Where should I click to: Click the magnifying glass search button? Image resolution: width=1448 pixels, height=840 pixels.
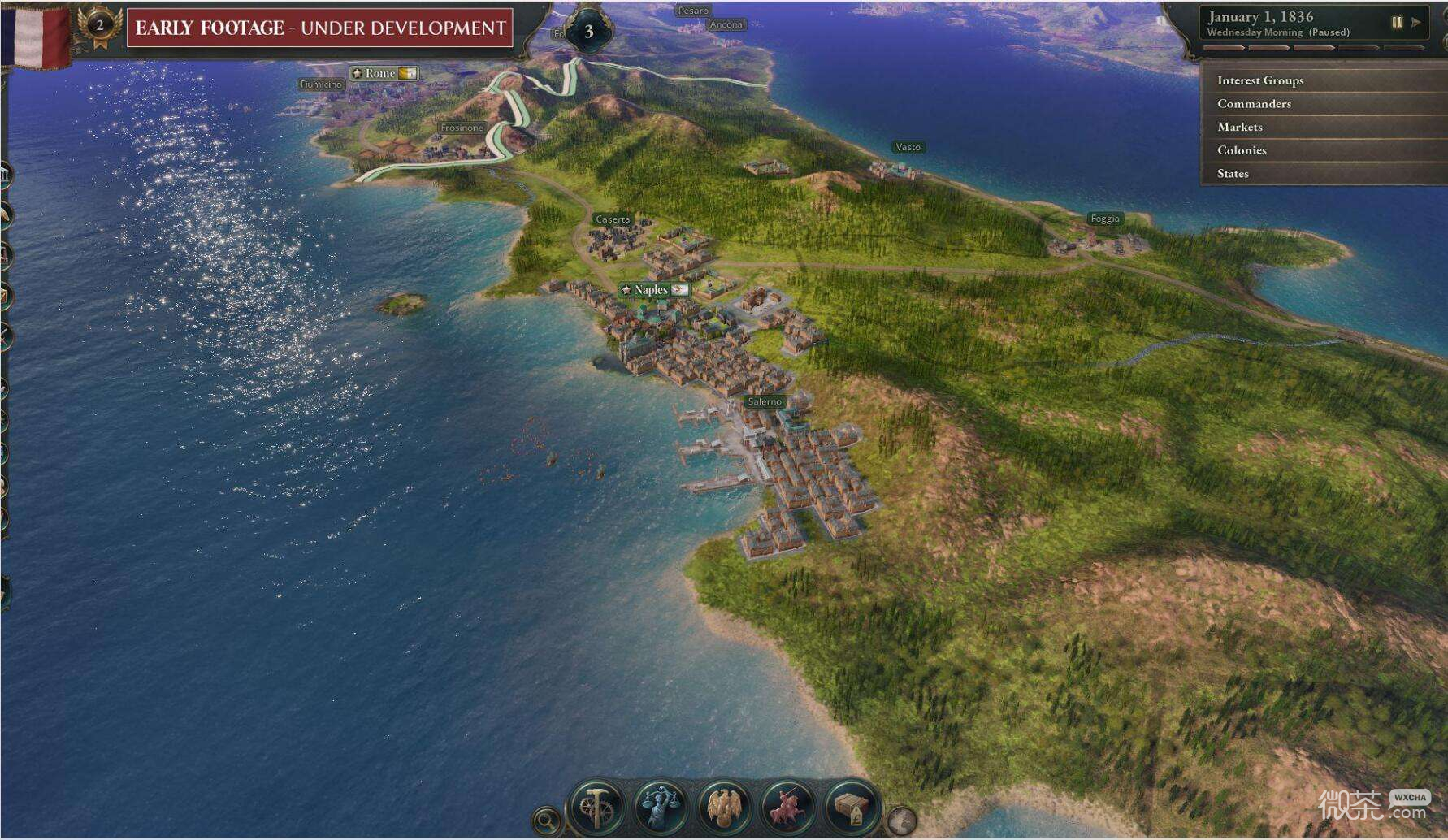tap(547, 821)
